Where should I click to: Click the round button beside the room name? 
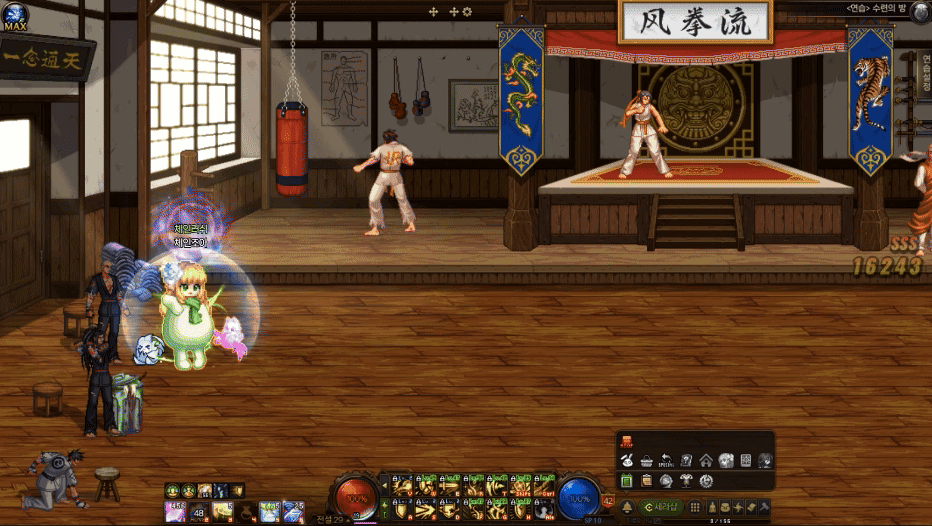920,10
